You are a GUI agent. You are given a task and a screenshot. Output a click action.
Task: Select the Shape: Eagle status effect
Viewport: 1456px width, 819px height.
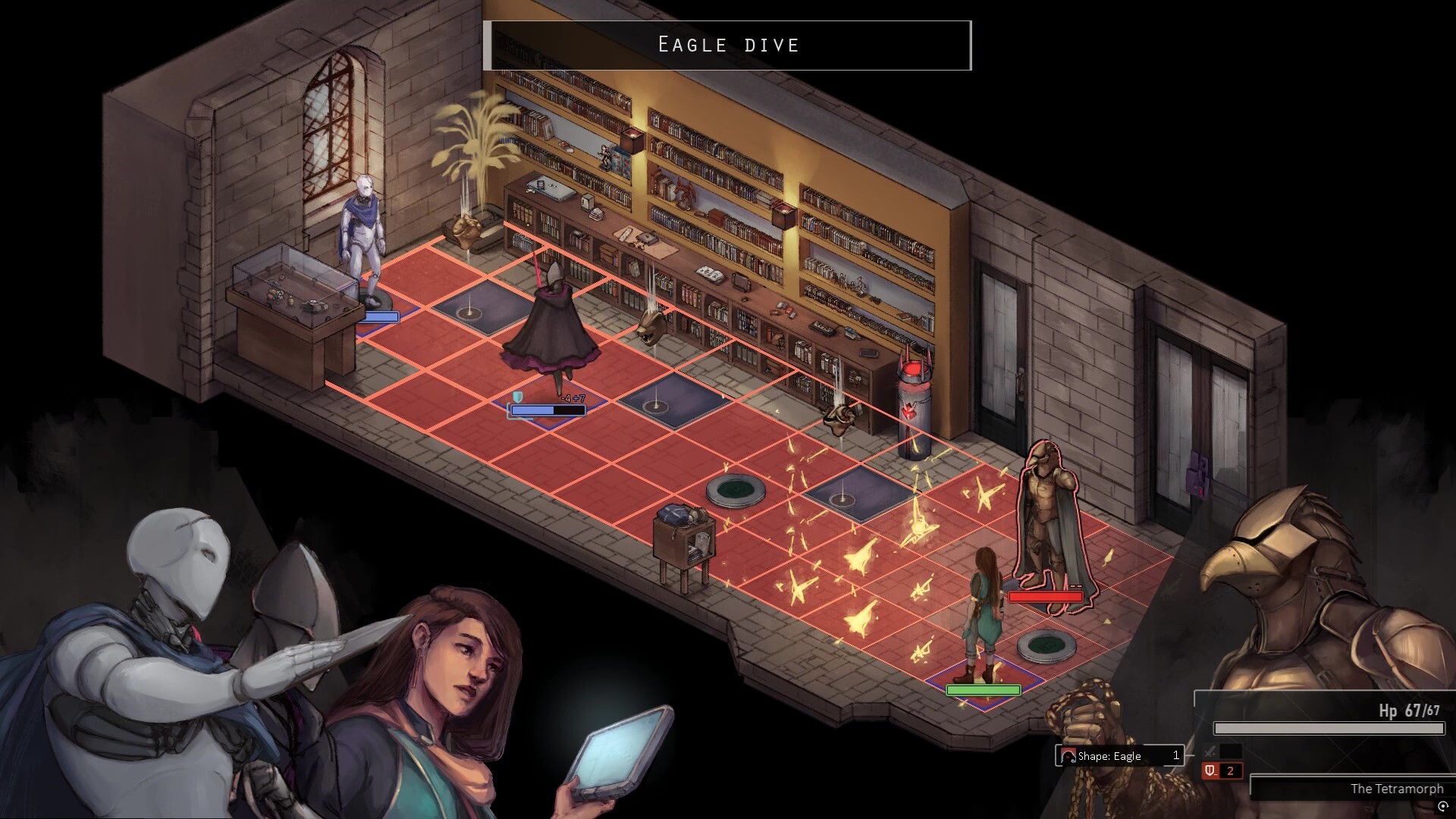click(1119, 755)
